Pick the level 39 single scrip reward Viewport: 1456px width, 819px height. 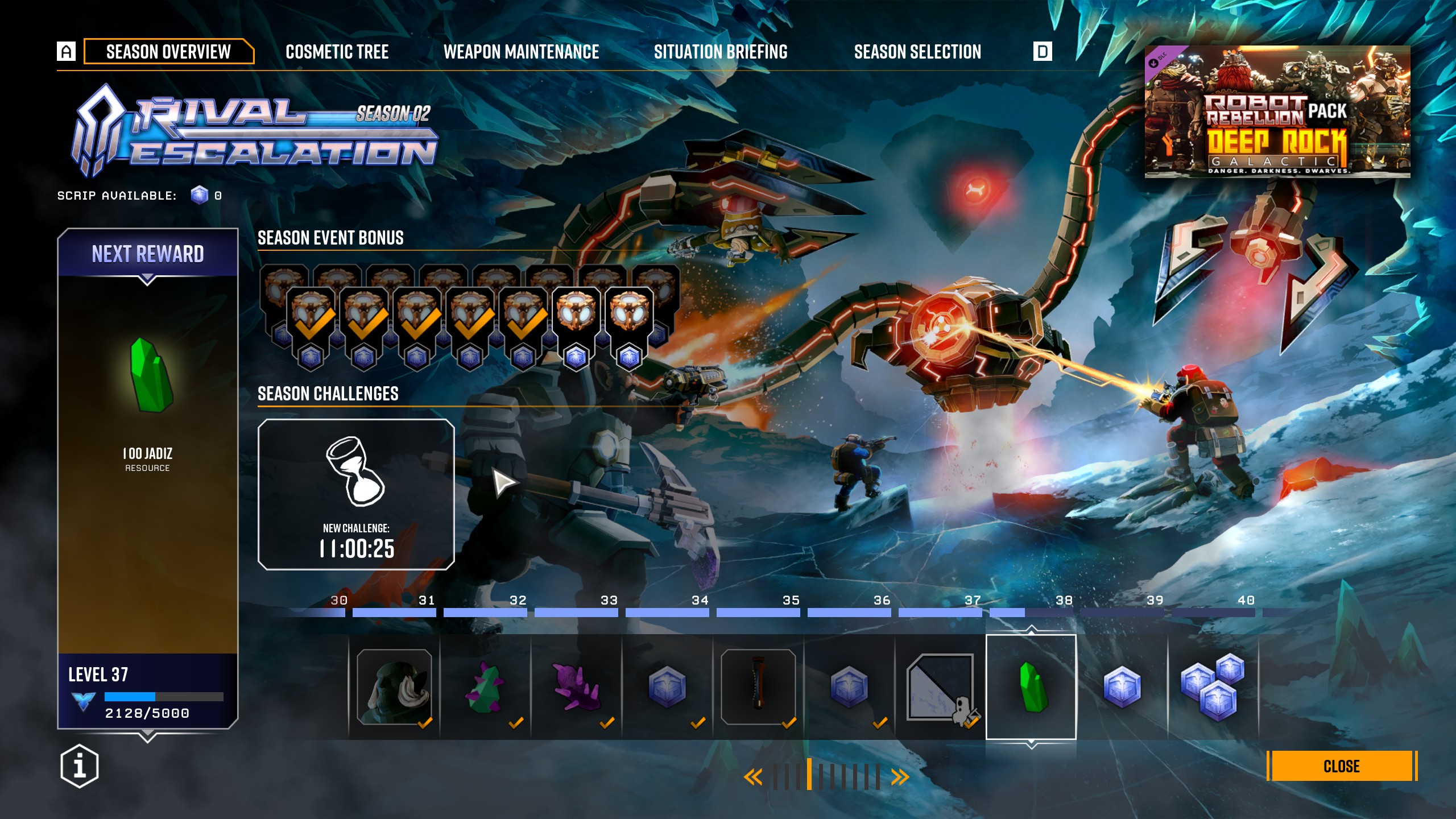coord(1122,687)
